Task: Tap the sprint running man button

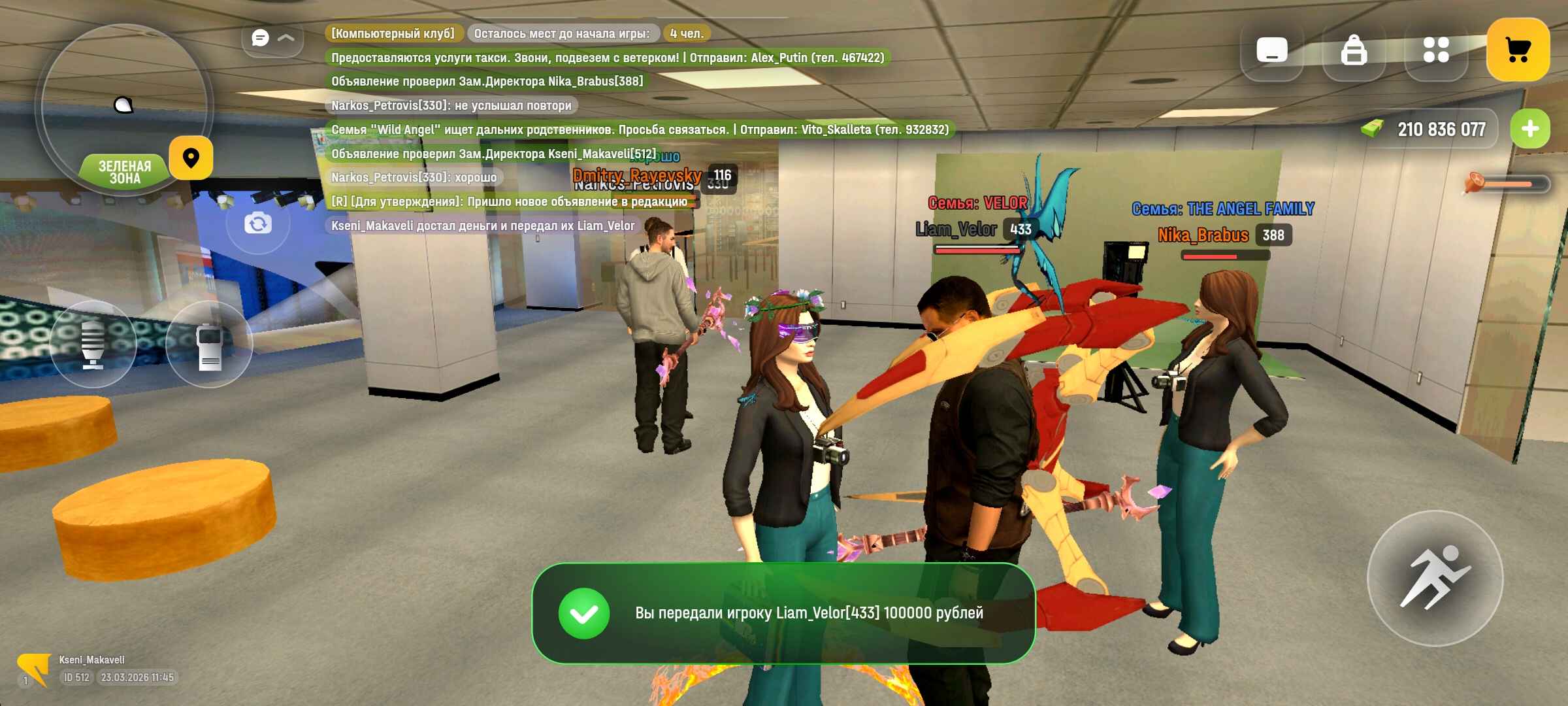Action: tap(1435, 579)
